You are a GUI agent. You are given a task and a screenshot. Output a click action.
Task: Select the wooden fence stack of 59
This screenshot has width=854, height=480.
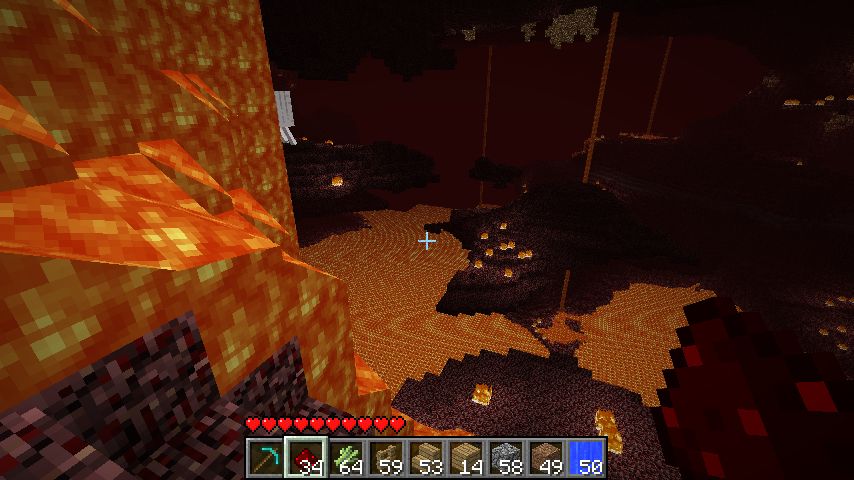(386, 457)
